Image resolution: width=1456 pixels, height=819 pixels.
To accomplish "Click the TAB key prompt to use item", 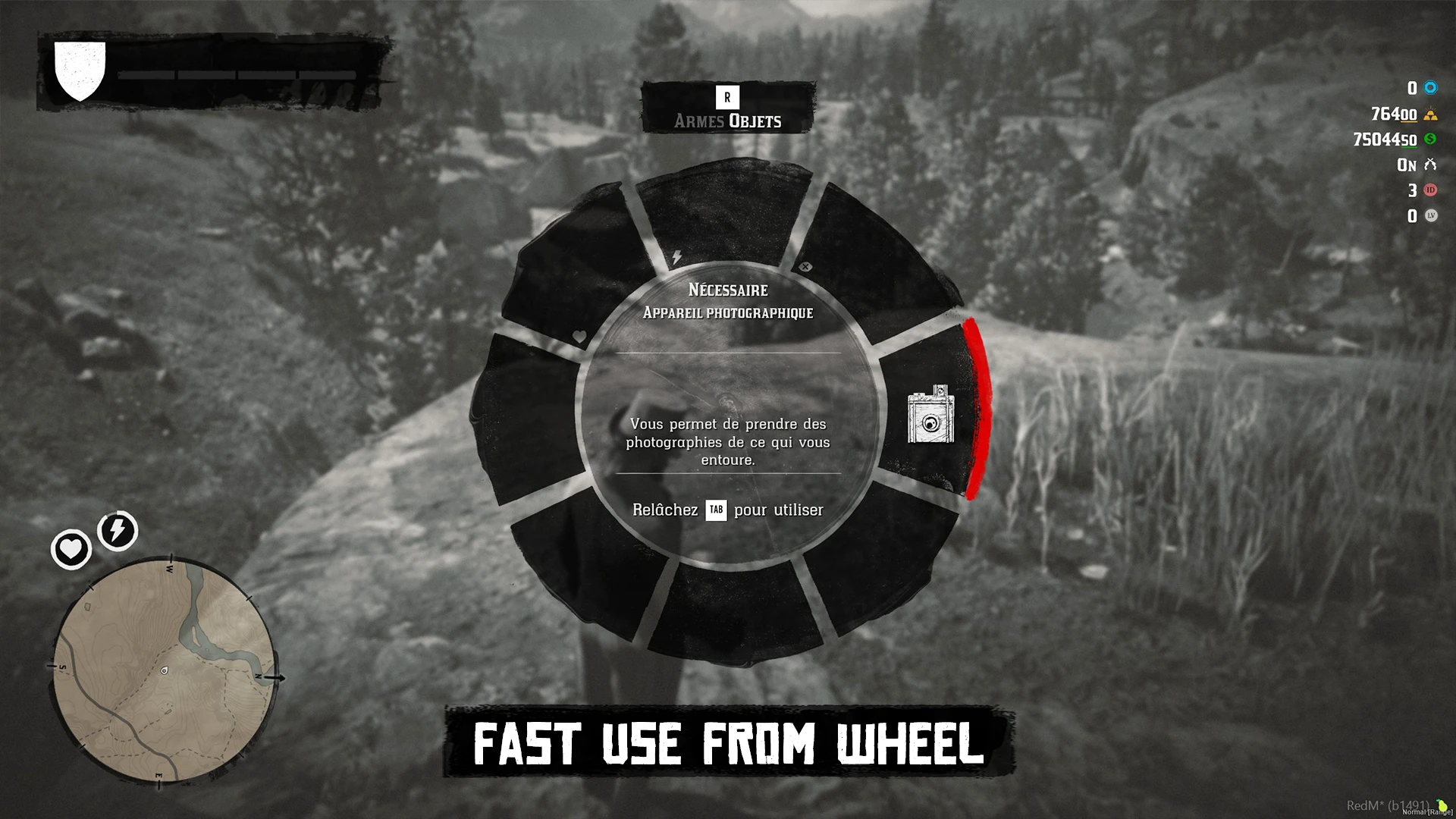I will click(x=716, y=510).
